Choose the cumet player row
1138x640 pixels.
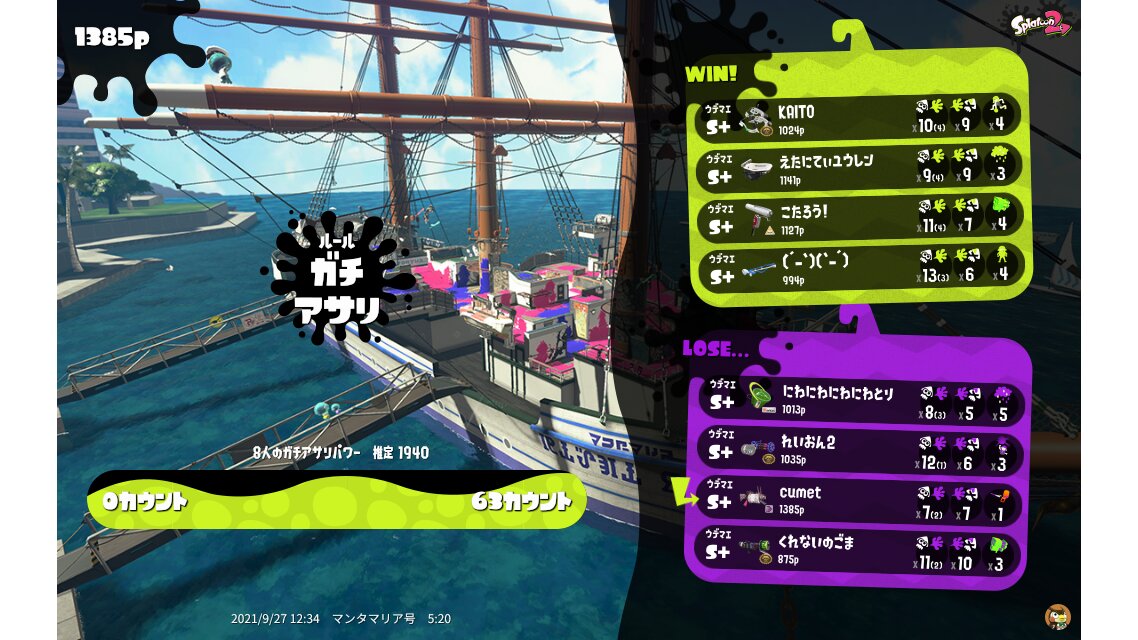(x=860, y=500)
